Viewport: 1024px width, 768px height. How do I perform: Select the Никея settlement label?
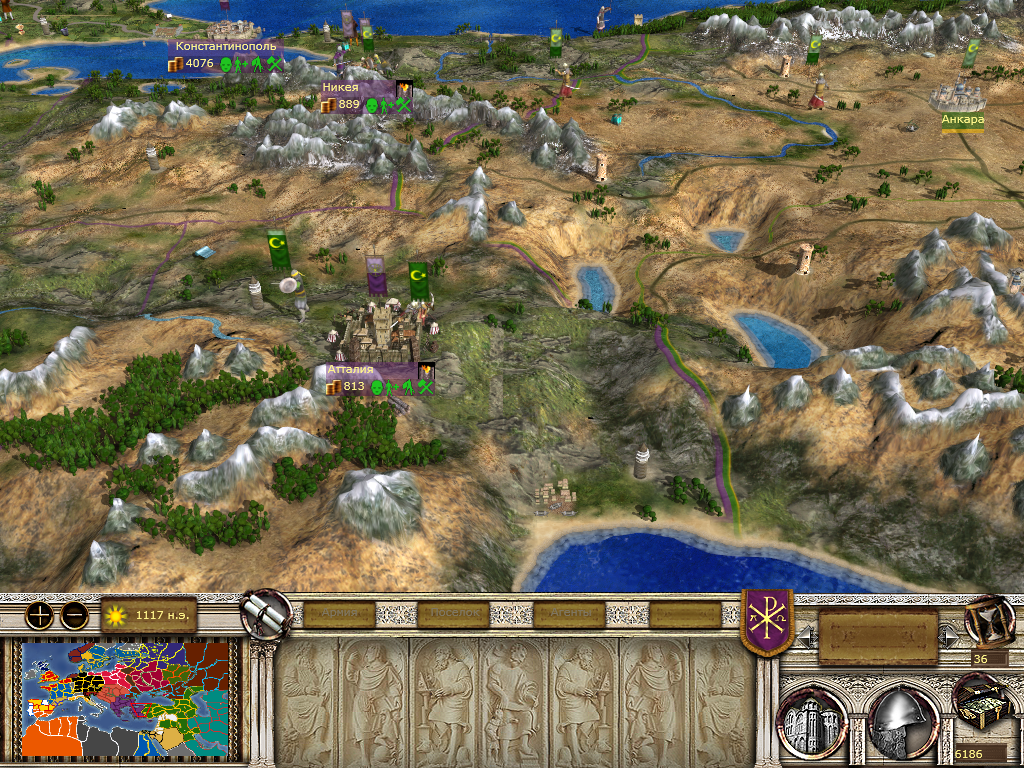click(342, 88)
